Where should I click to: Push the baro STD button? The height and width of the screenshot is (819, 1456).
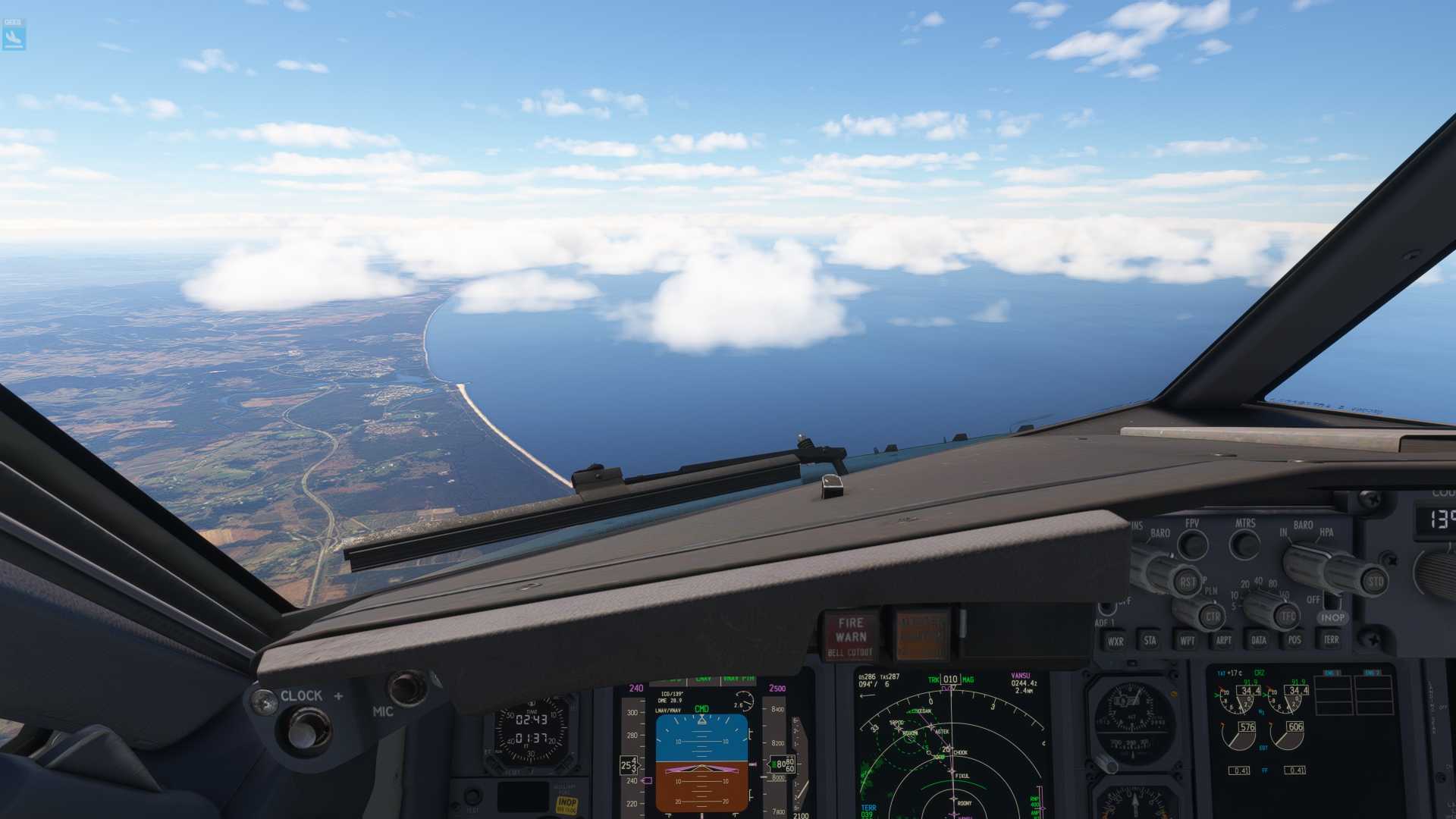[x=1374, y=582]
